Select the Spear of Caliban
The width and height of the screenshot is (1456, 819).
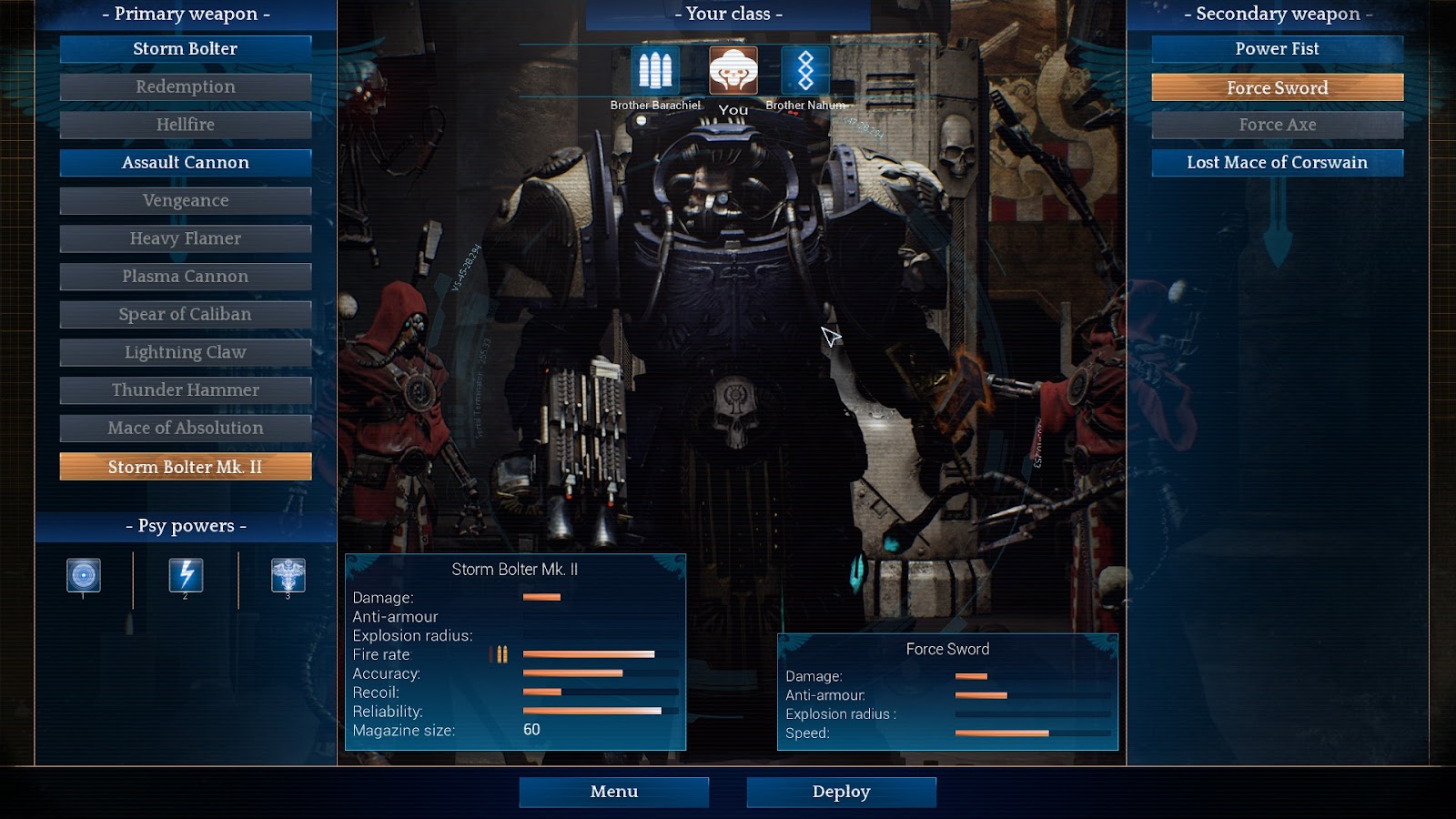click(x=186, y=315)
